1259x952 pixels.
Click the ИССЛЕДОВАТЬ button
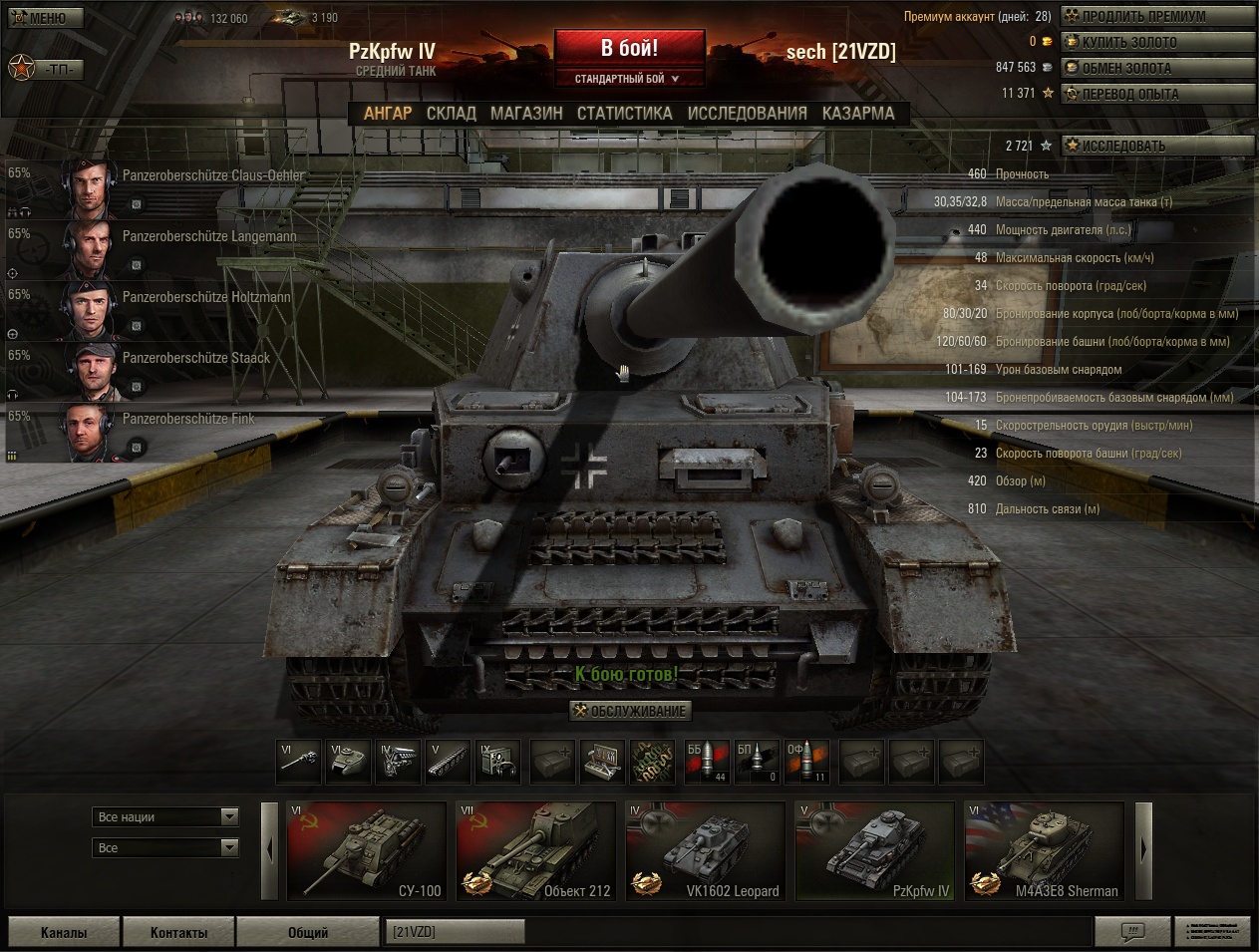click(1156, 146)
